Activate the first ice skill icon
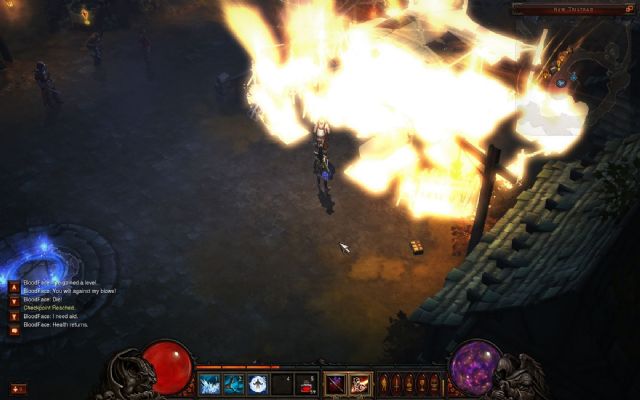 [210, 383]
